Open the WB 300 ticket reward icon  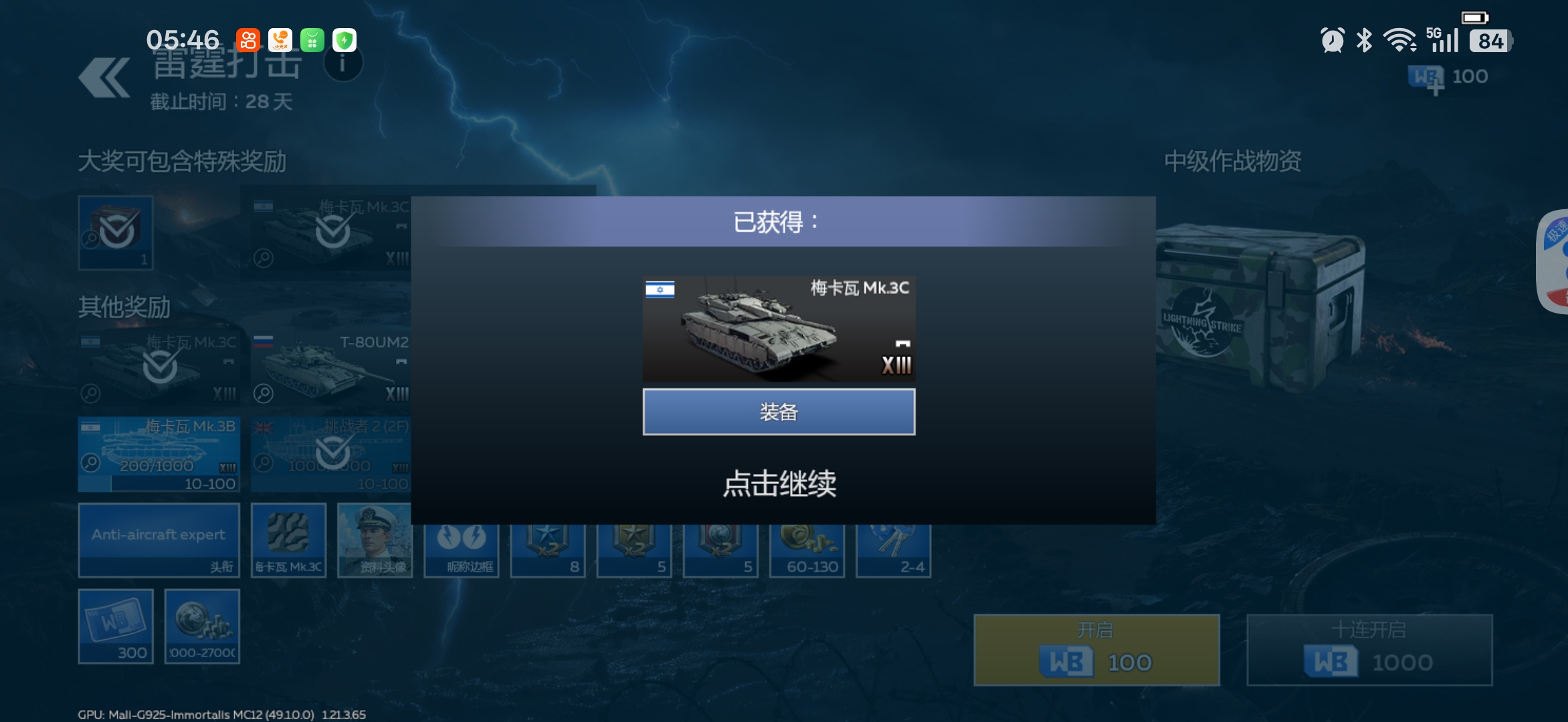coord(117,625)
